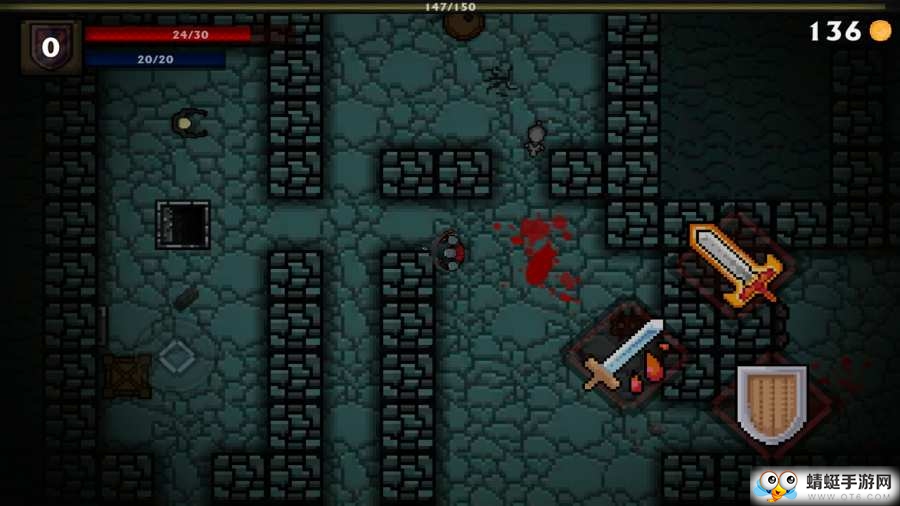Use the wooden shield block button

click(x=771, y=403)
